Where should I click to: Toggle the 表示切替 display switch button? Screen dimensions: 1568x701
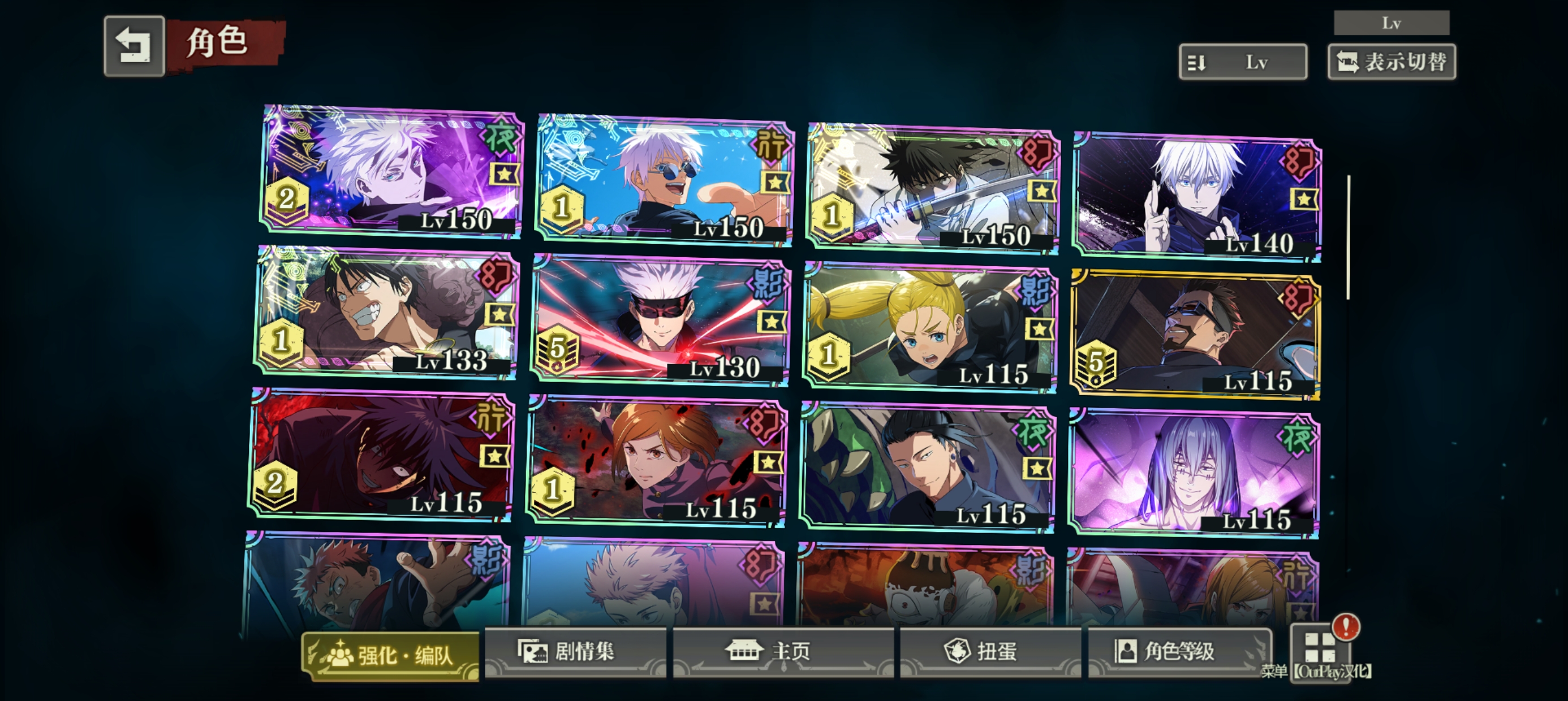pyautogui.click(x=1392, y=62)
